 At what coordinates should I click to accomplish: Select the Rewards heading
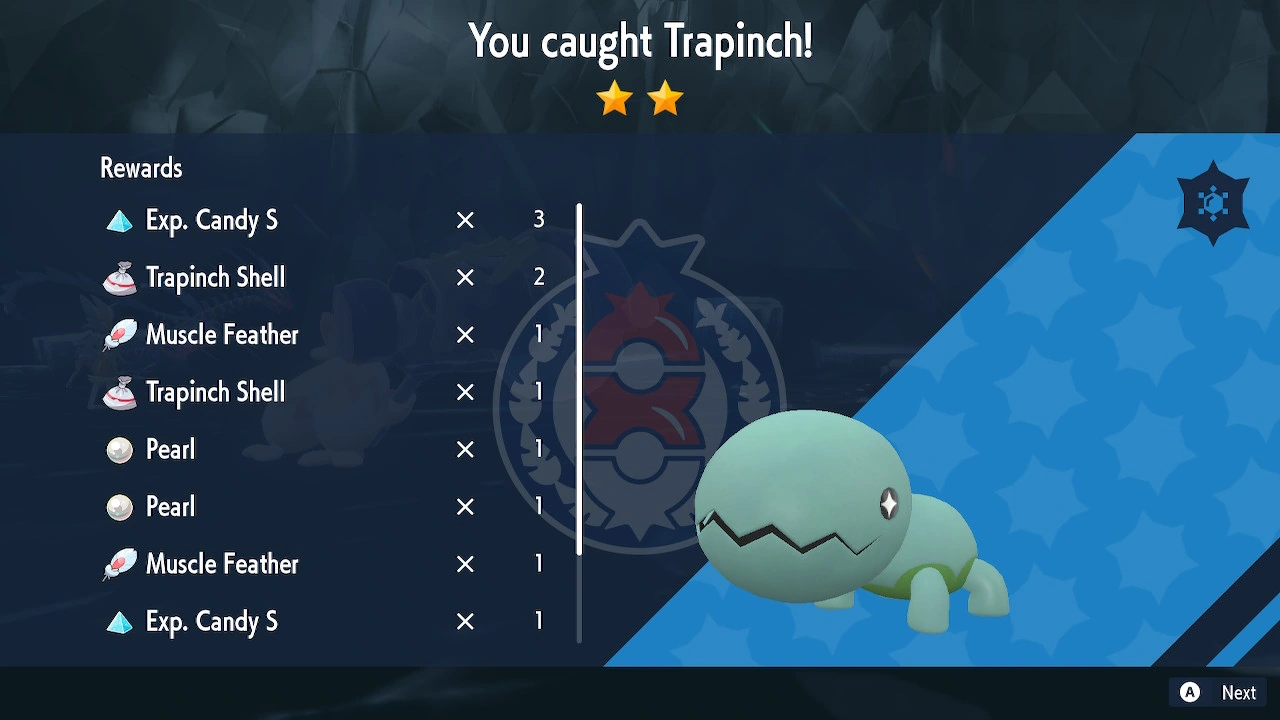[x=140, y=167]
